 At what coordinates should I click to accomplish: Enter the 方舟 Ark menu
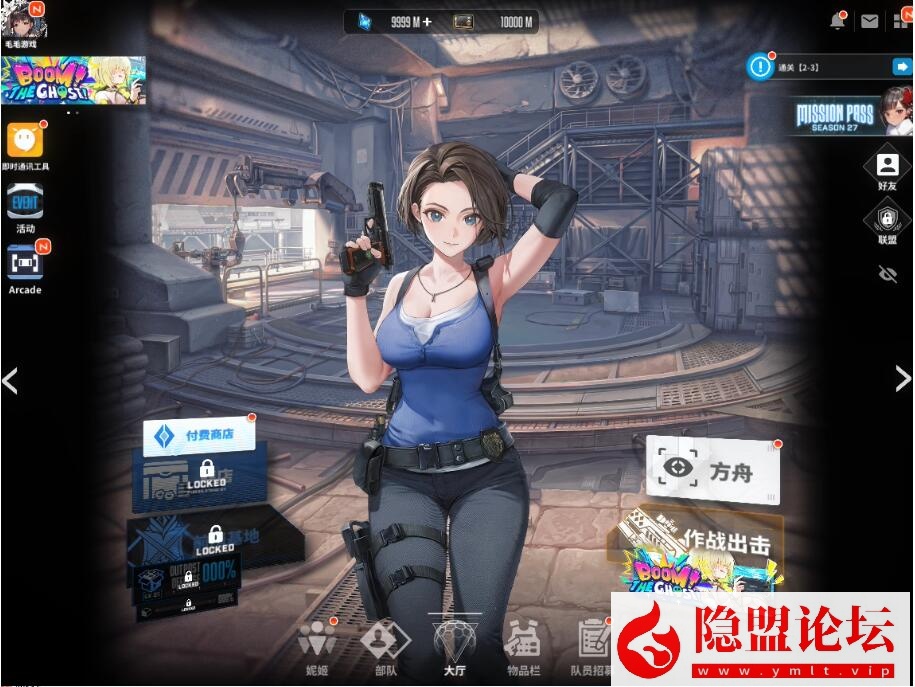pos(713,468)
